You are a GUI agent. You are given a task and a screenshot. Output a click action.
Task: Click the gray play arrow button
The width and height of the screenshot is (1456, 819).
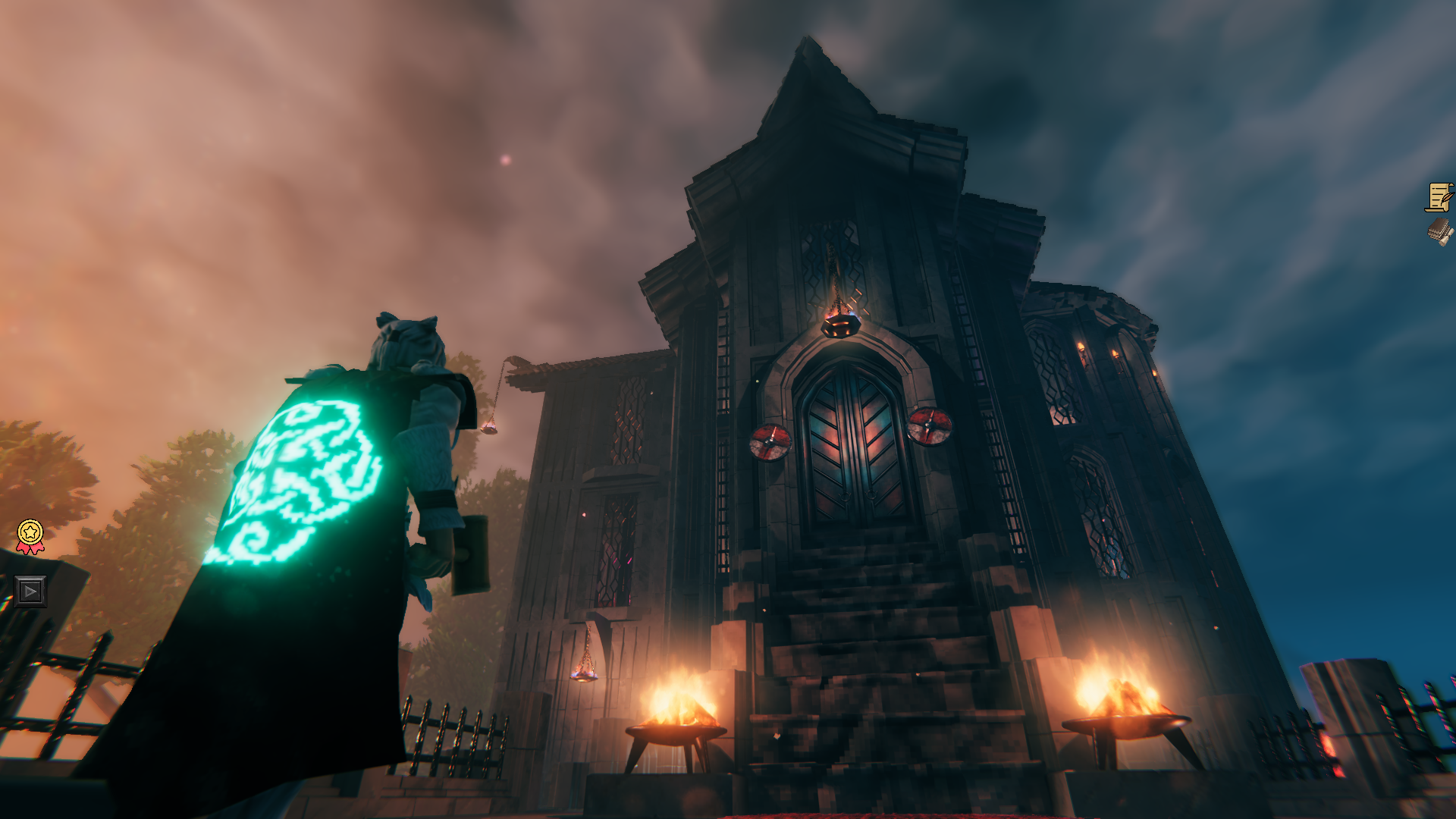tap(30, 591)
